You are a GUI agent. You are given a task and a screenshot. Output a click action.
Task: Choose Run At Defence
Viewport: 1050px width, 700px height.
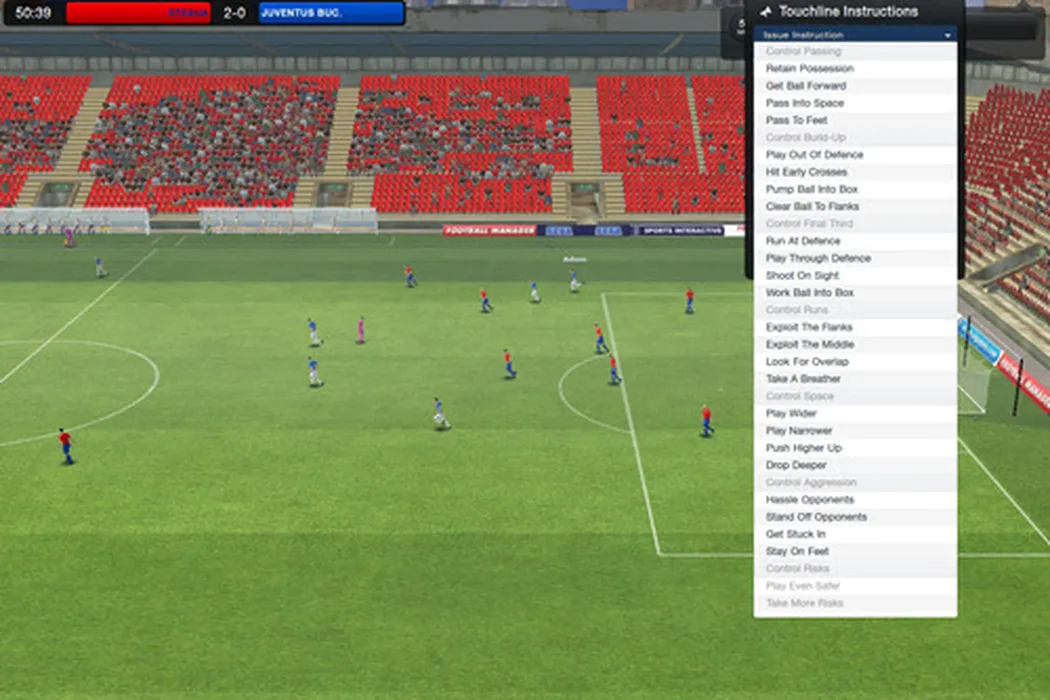(x=803, y=241)
